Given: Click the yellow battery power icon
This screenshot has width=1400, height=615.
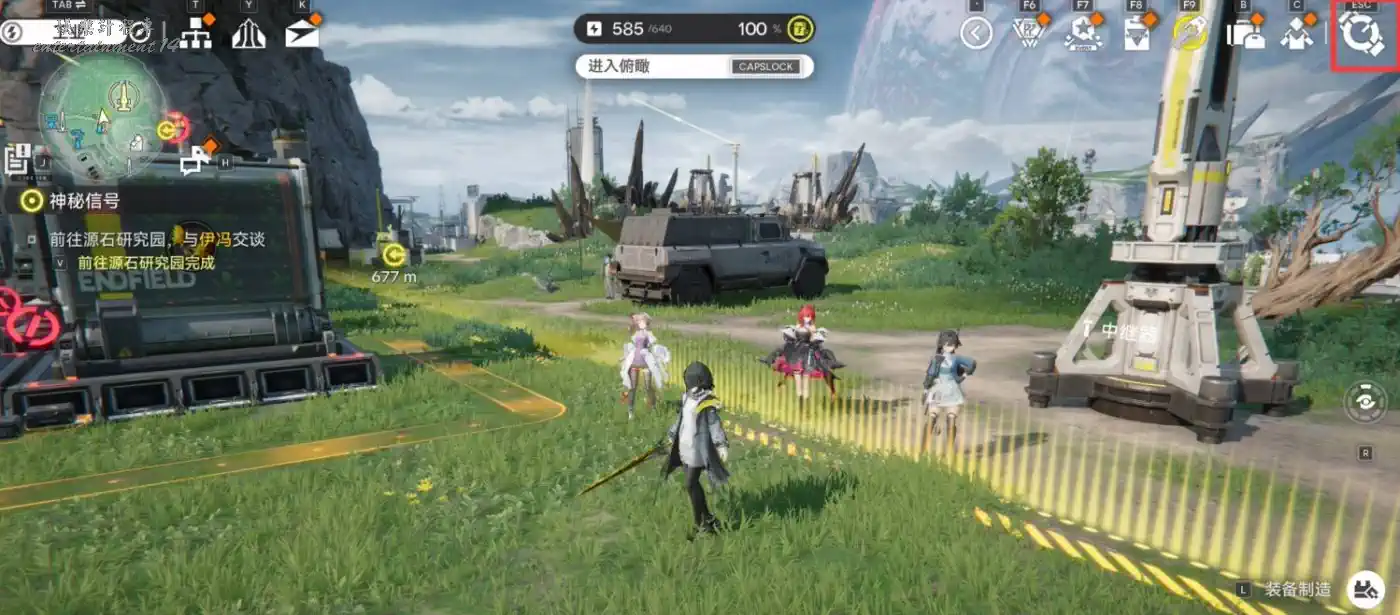Looking at the screenshot, I should pos(799,28).
